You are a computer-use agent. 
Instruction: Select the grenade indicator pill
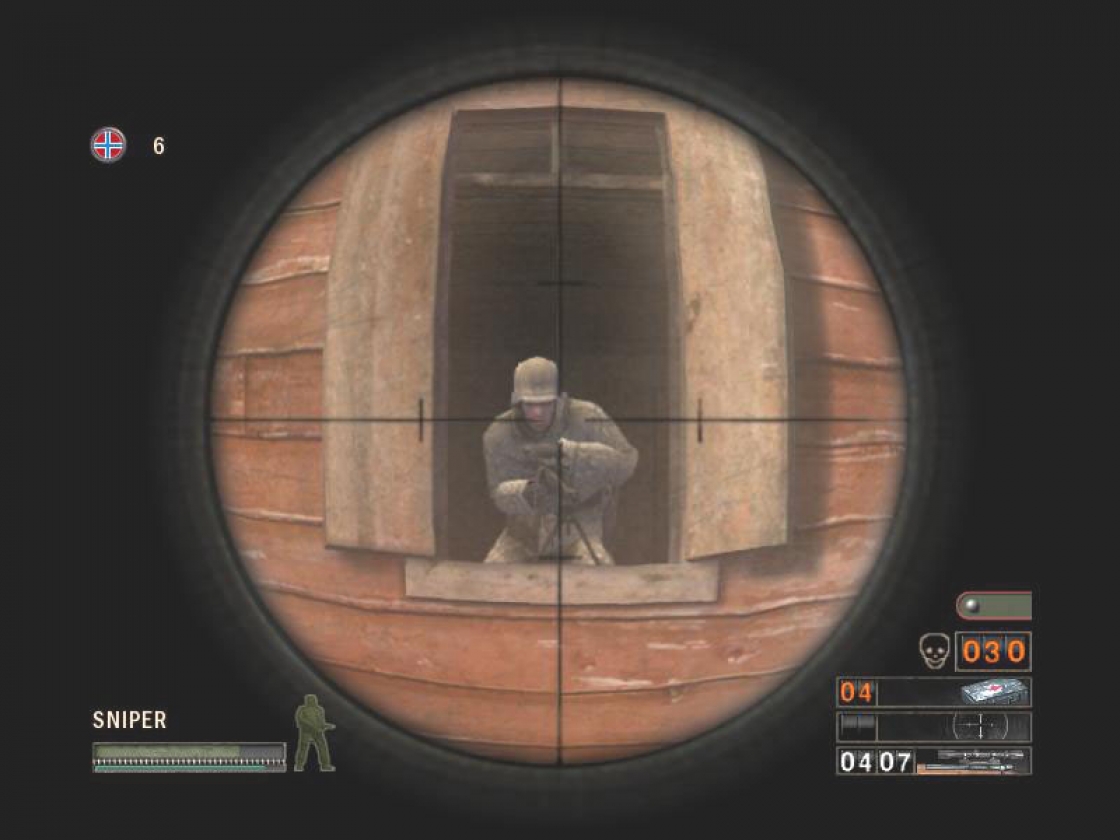point(993,606)
